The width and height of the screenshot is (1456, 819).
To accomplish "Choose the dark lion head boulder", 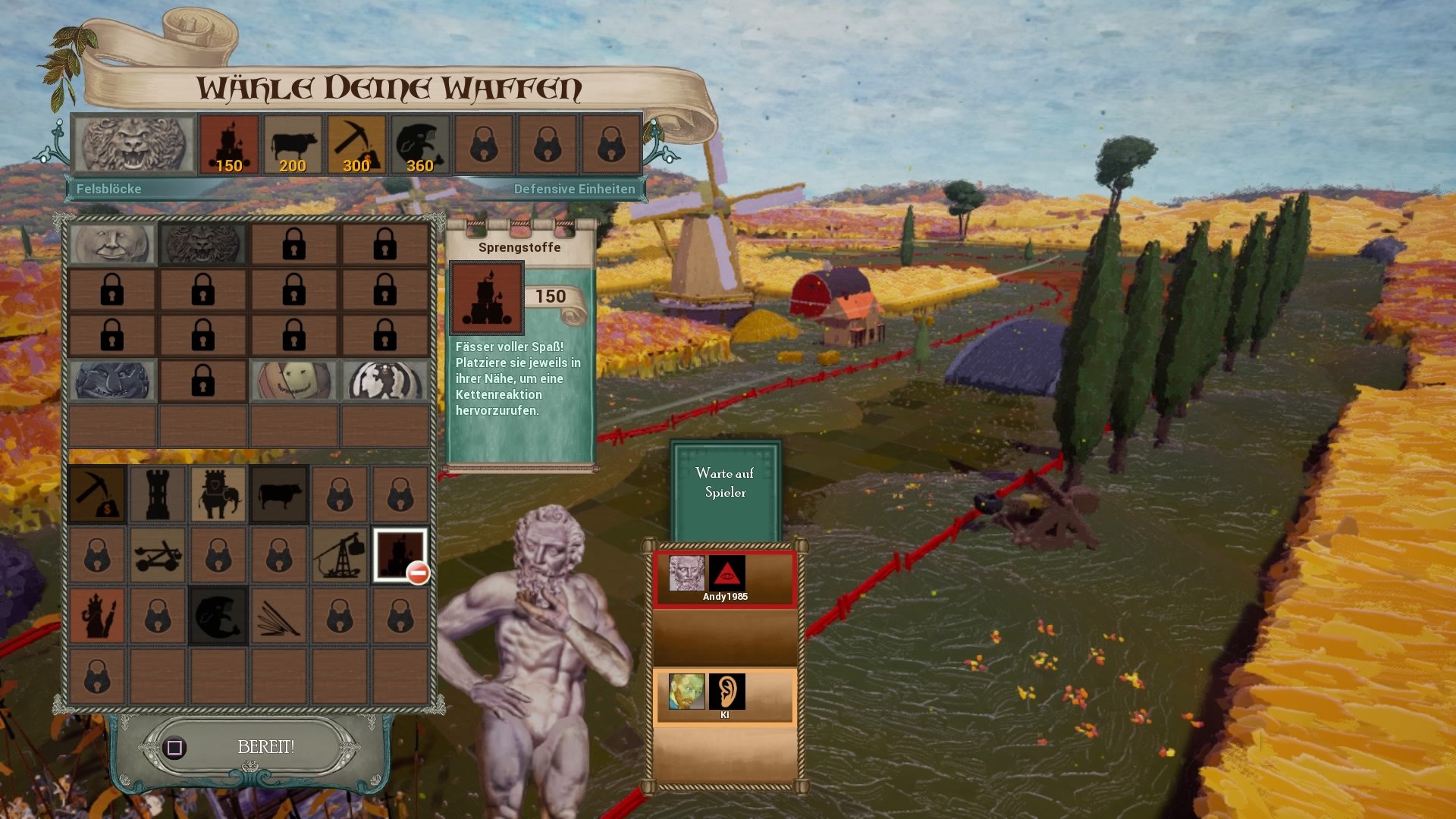I will pyautogui.click(x=202, y=243).
